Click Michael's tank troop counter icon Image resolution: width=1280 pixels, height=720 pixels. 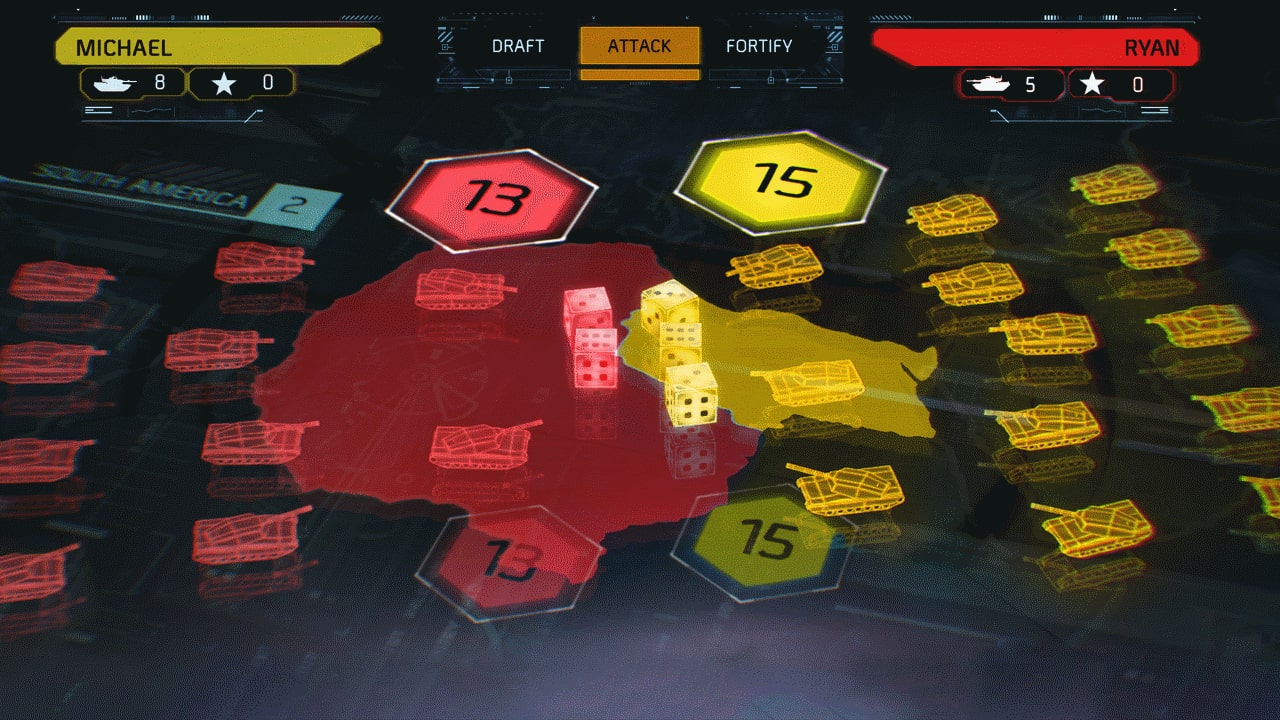(115, 84)
